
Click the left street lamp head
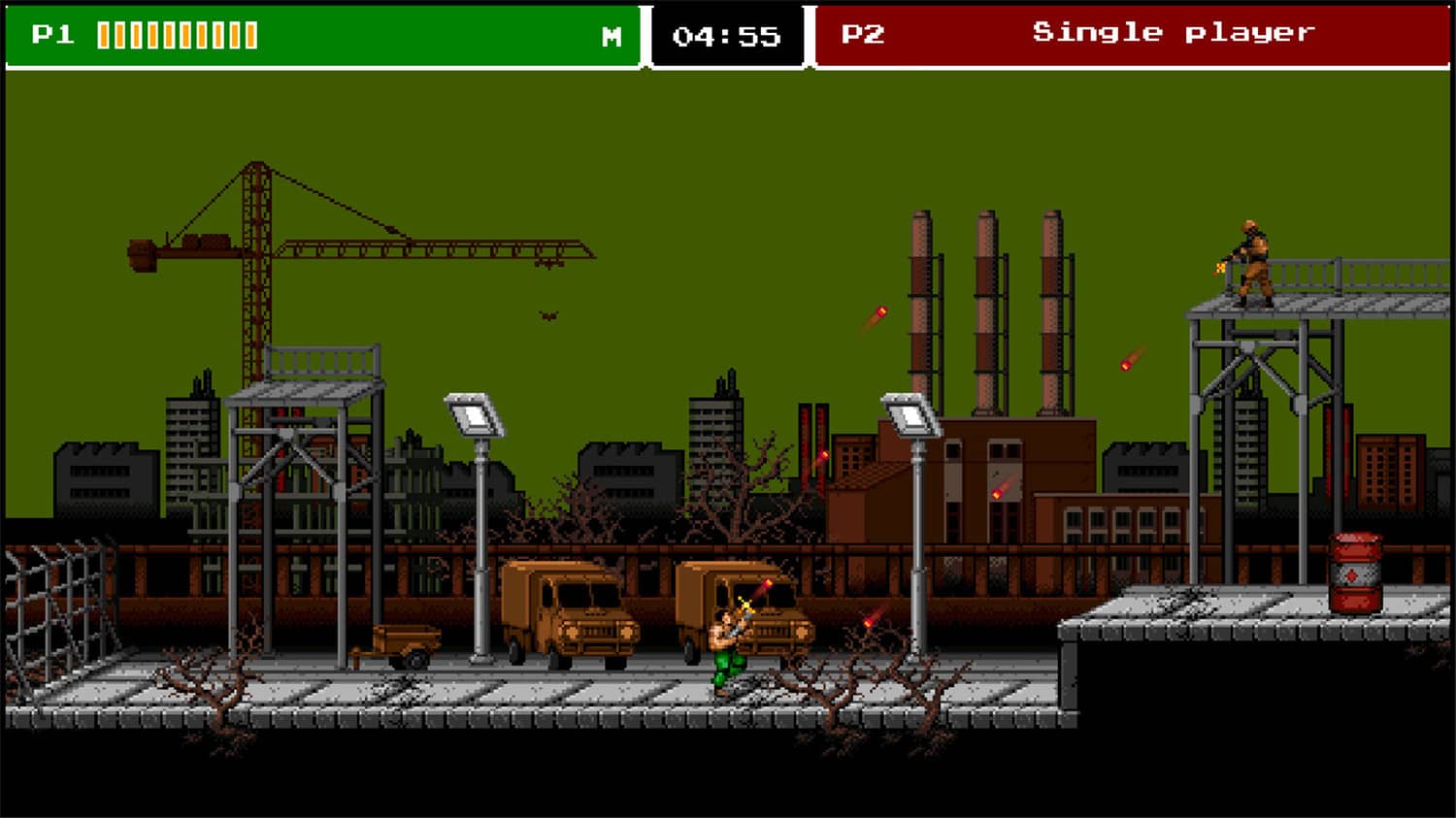pyautogui.click(x=474, y=411)
